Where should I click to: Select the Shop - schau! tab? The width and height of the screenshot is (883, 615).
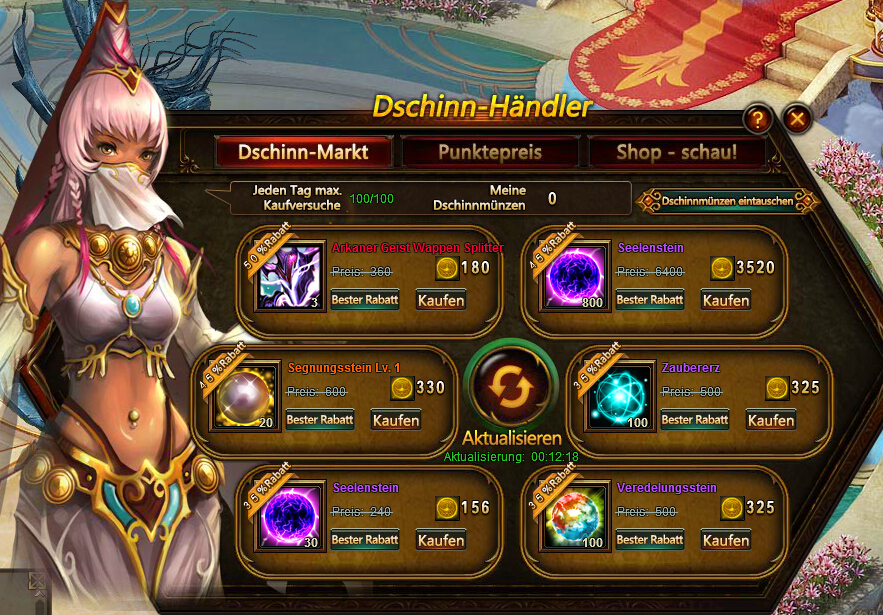(x=676, y=153)
